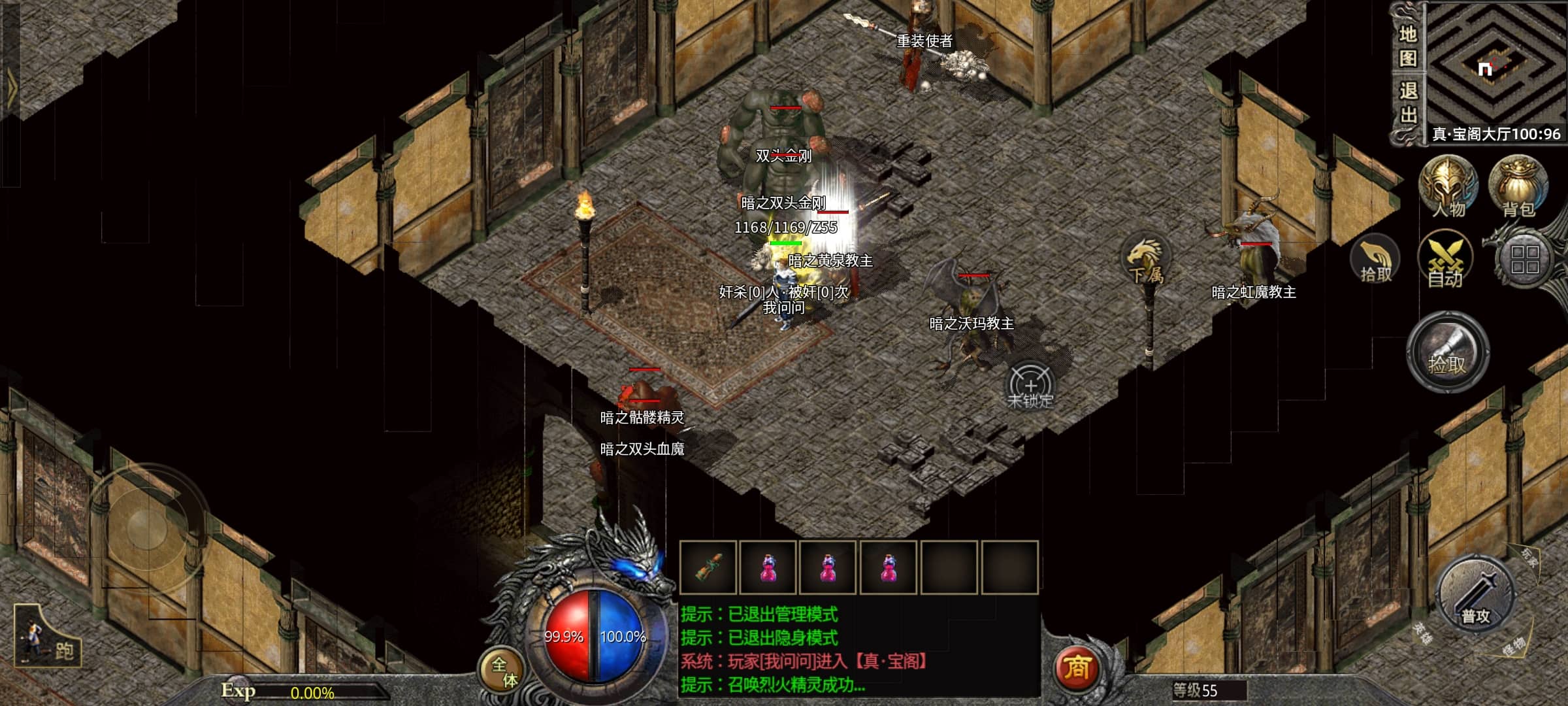Use the scroll item in hotbar
Image resolution: width=1568 pixels, height=706 pixels.
[708, 567]
